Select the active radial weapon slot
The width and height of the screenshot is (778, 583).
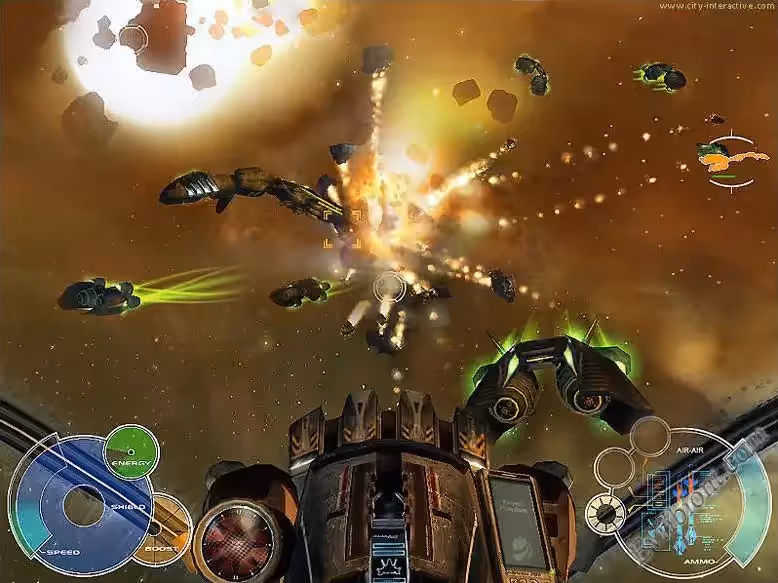pyautogui.click(x=604, y=513)
